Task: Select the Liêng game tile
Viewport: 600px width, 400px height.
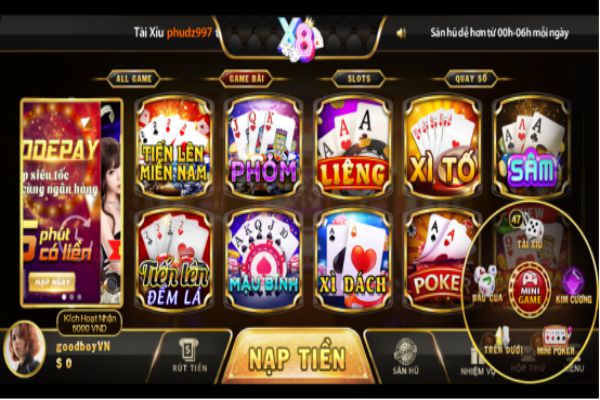Action: (x=352, y=146)
